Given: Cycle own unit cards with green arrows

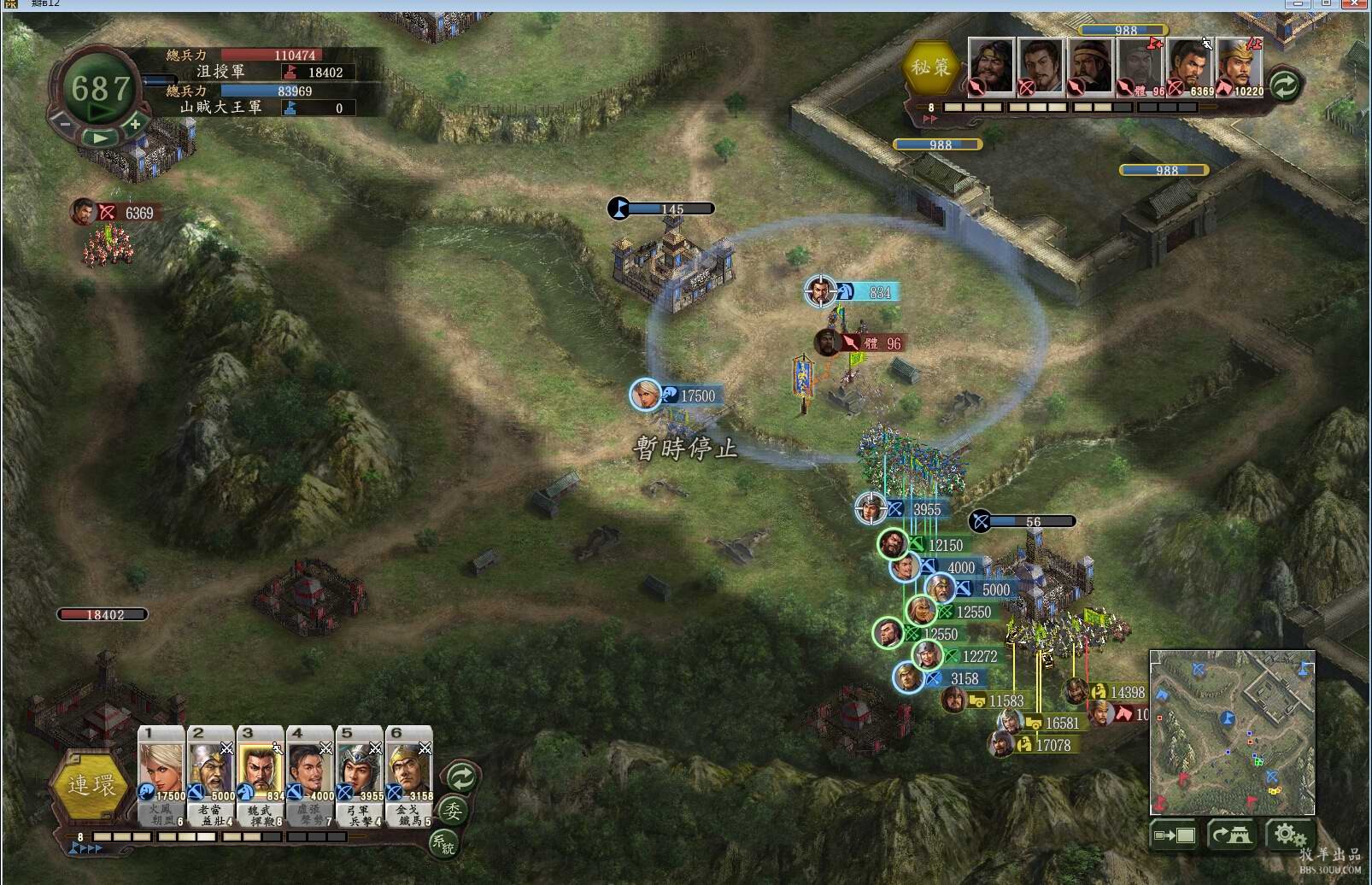Looking at the screenshot, I should [x=462, y=777].
